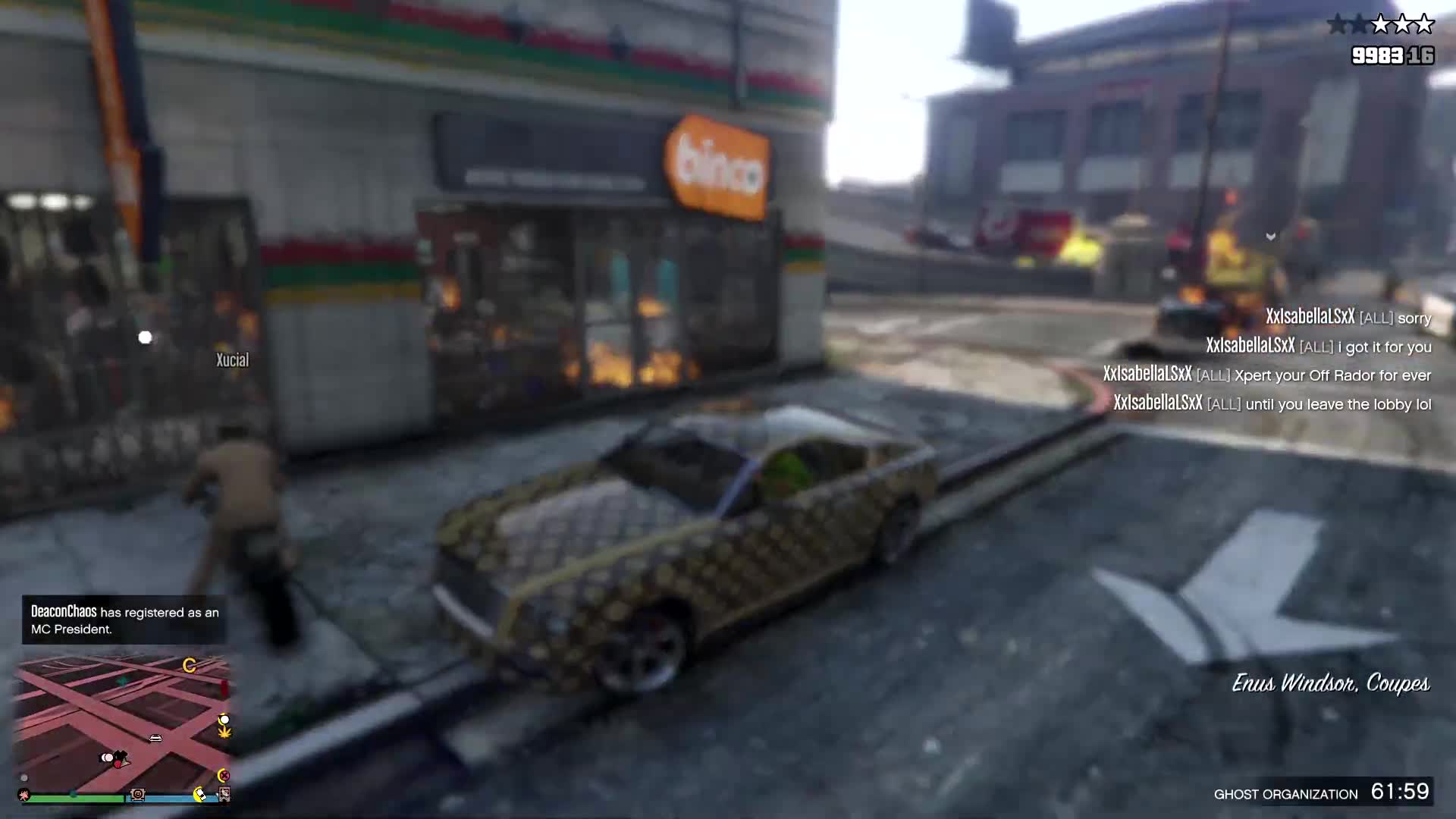Click the mugshot poster icon beside the armor bar
The width and height of the screenshot is (1456, 819).
click(x=224, y=795)
